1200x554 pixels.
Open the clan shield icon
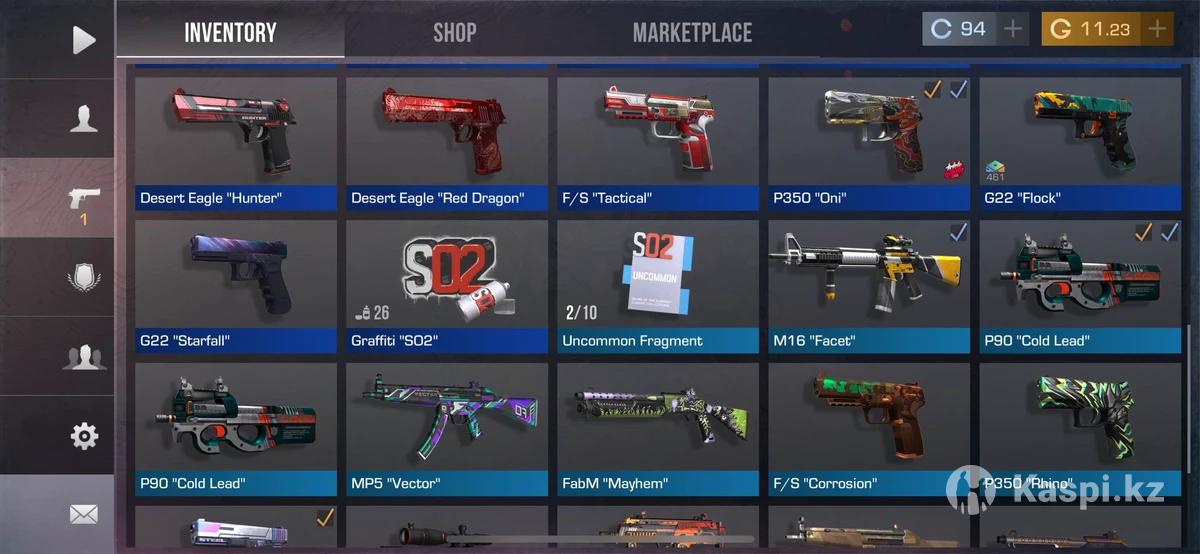pos(84,276)
